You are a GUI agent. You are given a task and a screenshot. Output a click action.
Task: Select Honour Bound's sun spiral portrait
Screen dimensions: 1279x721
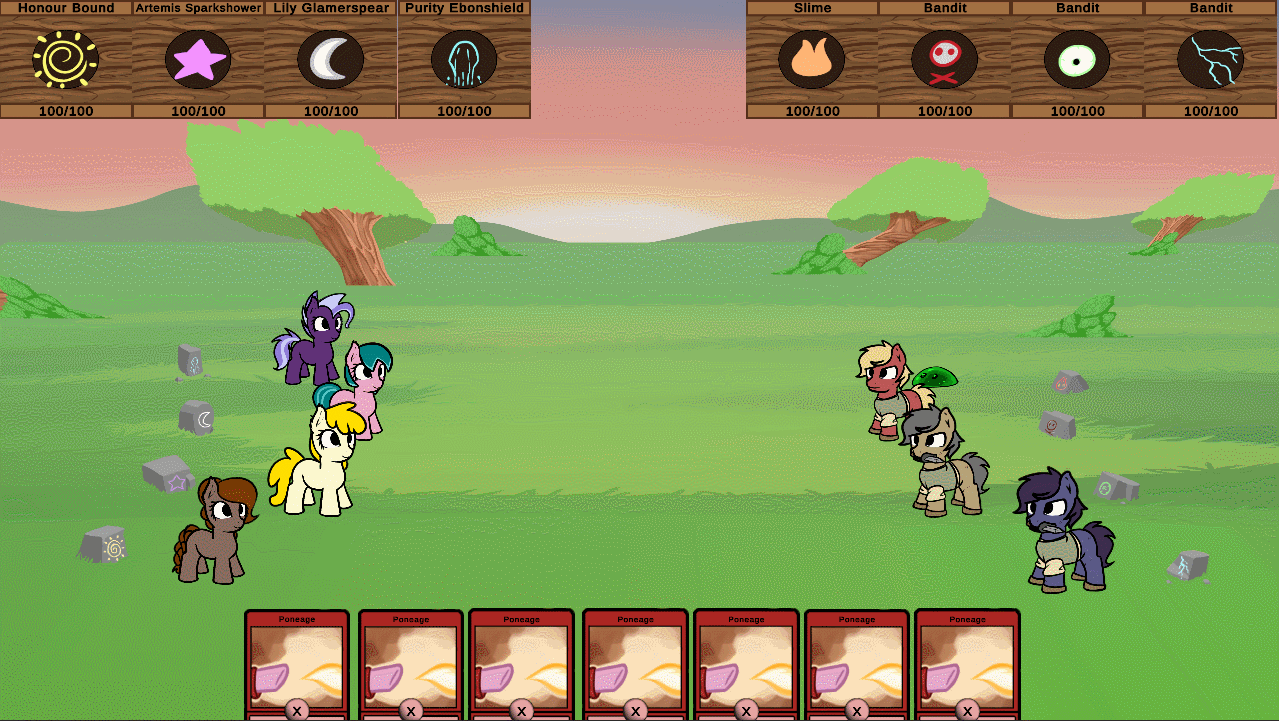pyautogui.click(x=66, y=60)
